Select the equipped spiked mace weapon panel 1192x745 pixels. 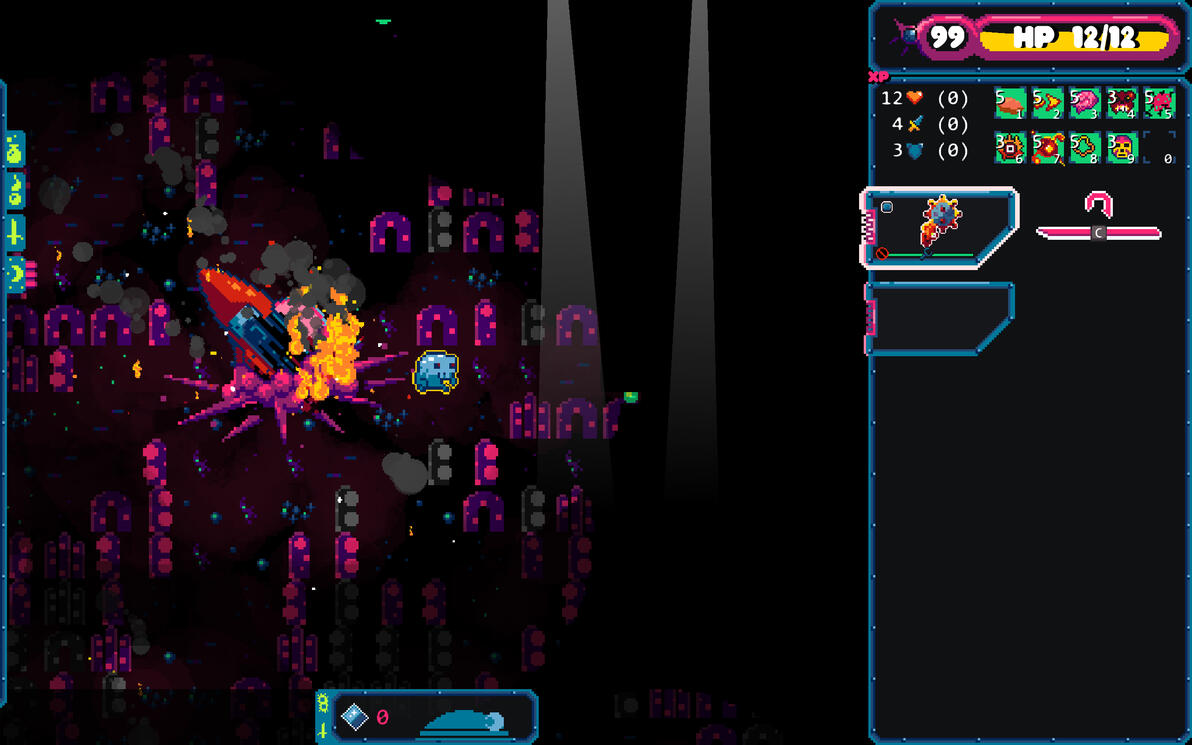(940, 228)
